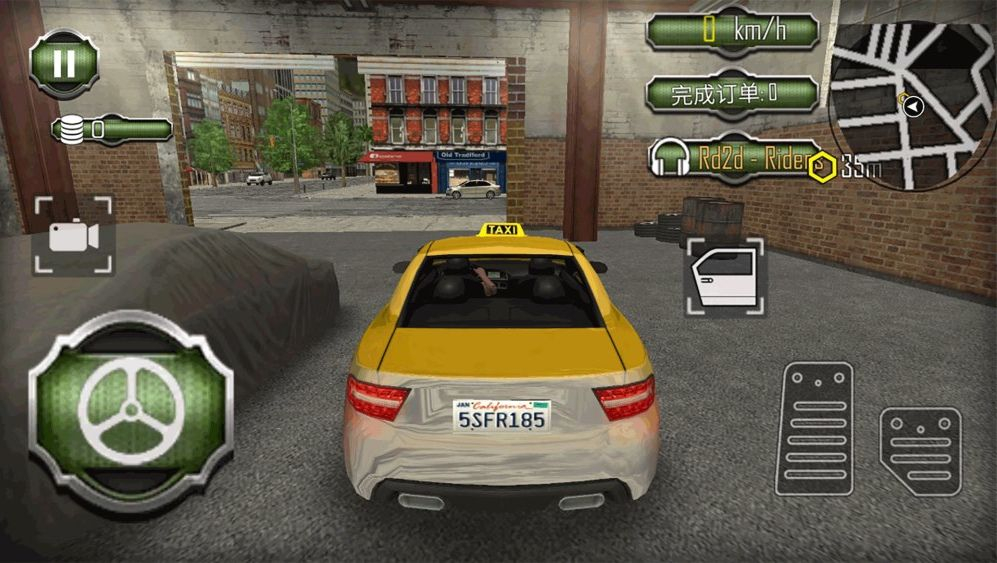Switch the camera view
The image size is (997, 563).
(x=73, y=236)
